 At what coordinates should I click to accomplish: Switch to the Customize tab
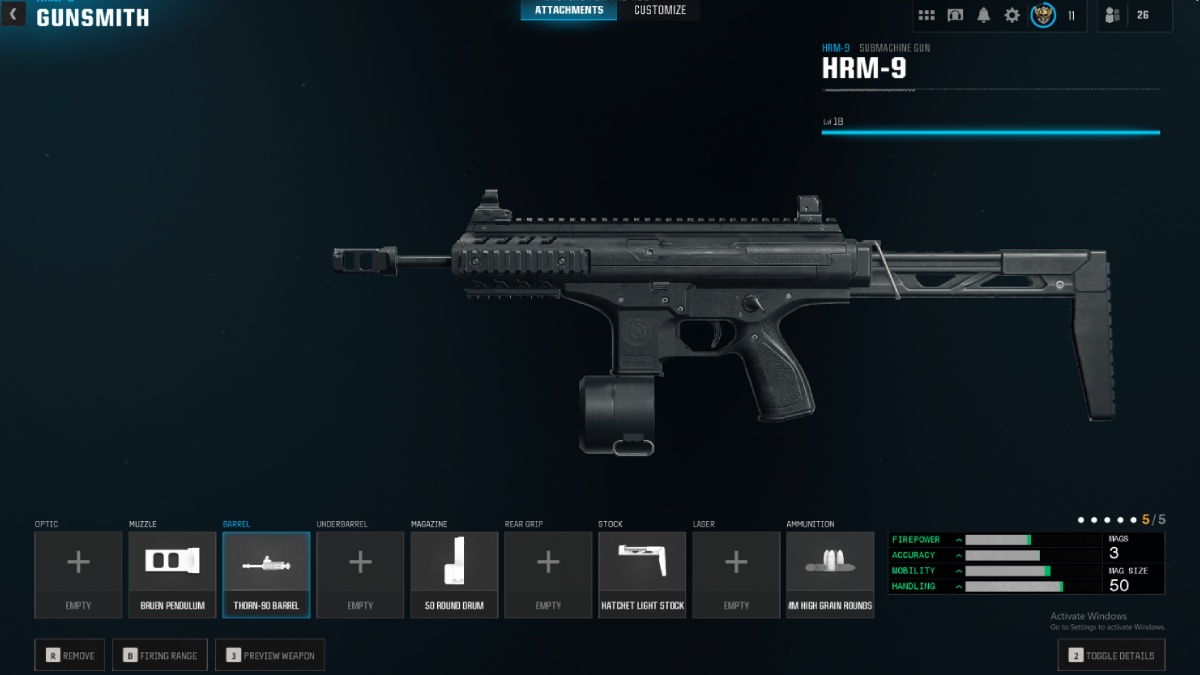[660, 10]
